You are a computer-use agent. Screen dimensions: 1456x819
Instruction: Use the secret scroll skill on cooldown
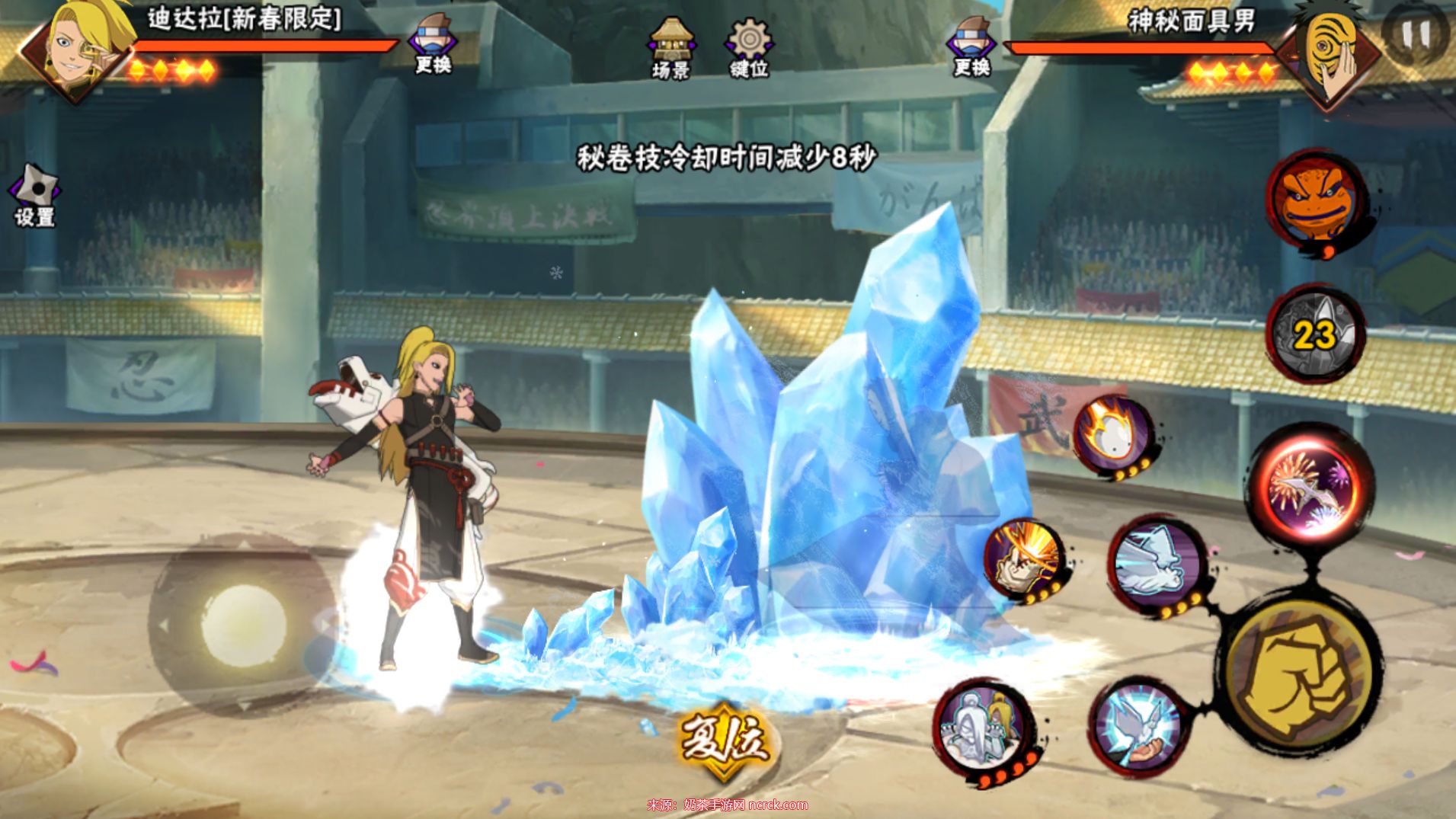pos(1314,334)
